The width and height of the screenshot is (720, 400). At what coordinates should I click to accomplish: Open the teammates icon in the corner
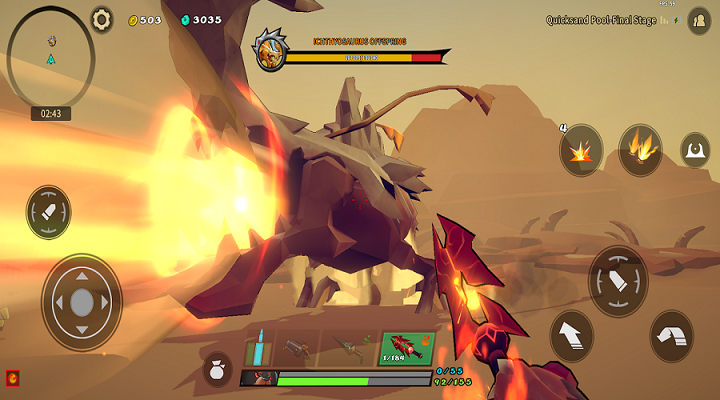click(x=698, y=20)
